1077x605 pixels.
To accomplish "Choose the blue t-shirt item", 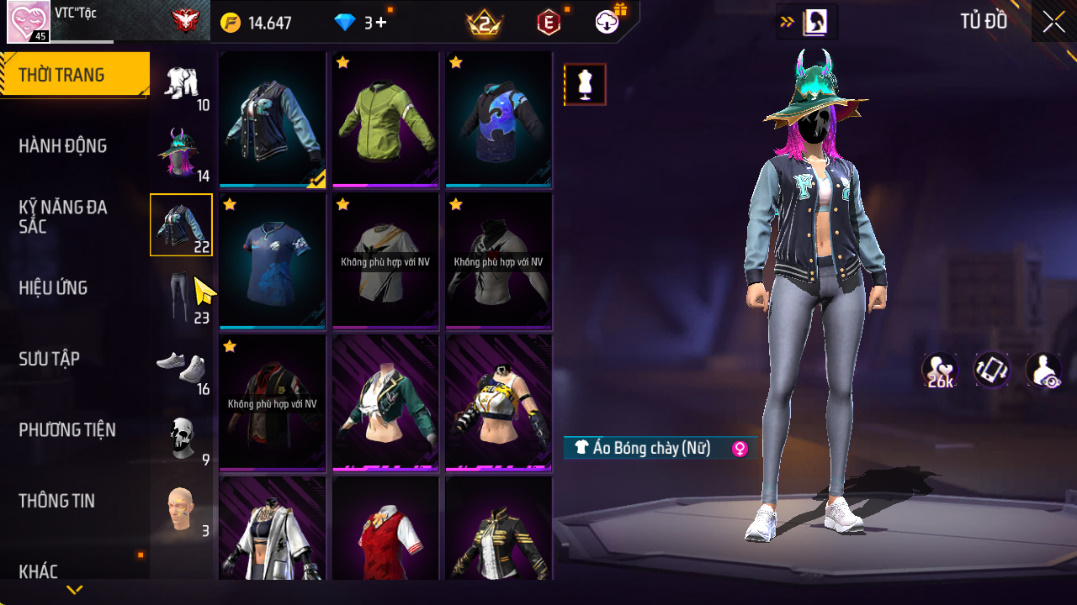I will [x=272, y=260].
